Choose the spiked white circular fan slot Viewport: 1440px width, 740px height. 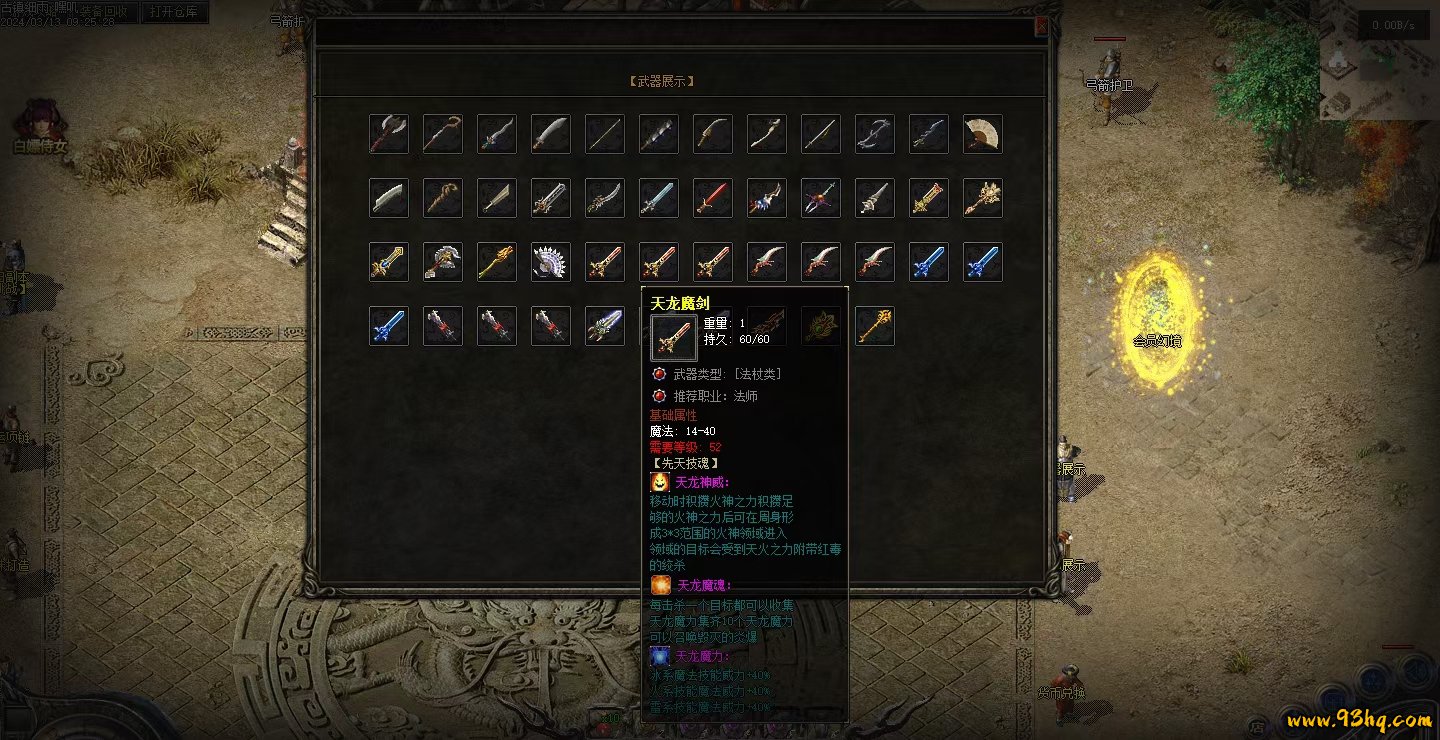coord(551,262)
